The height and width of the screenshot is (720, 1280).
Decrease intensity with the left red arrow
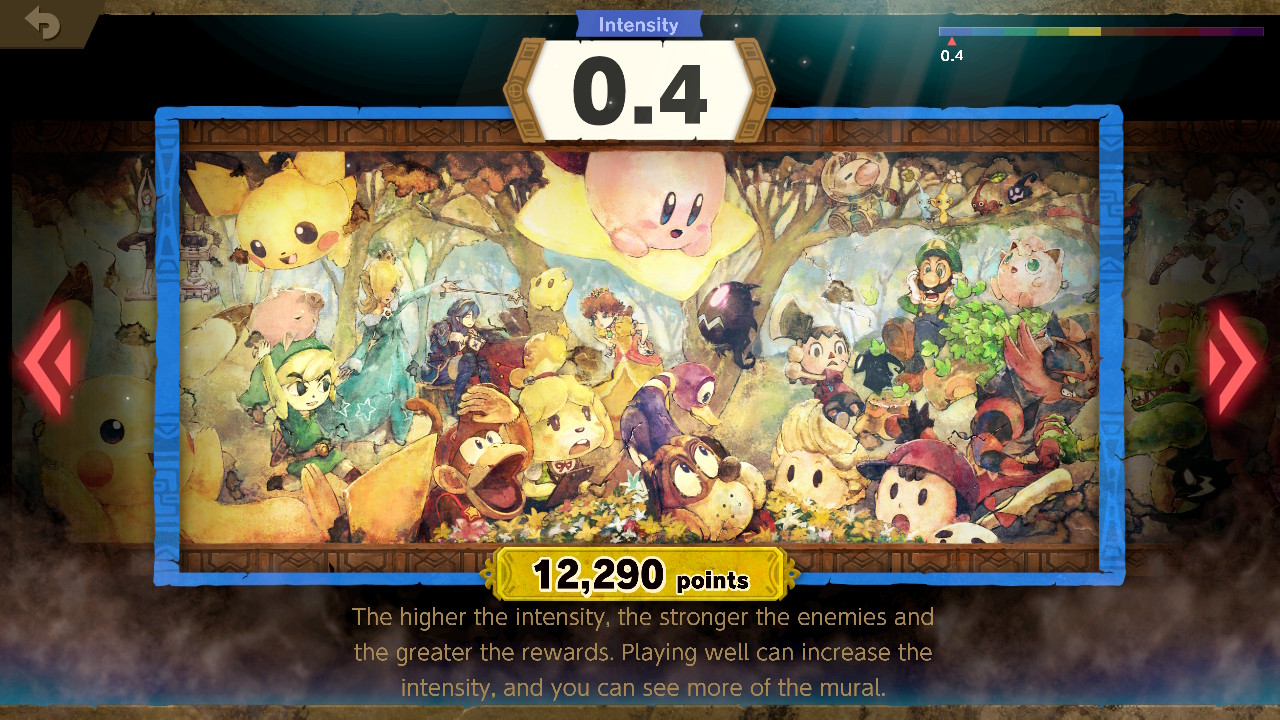click(x=46, y=362)
